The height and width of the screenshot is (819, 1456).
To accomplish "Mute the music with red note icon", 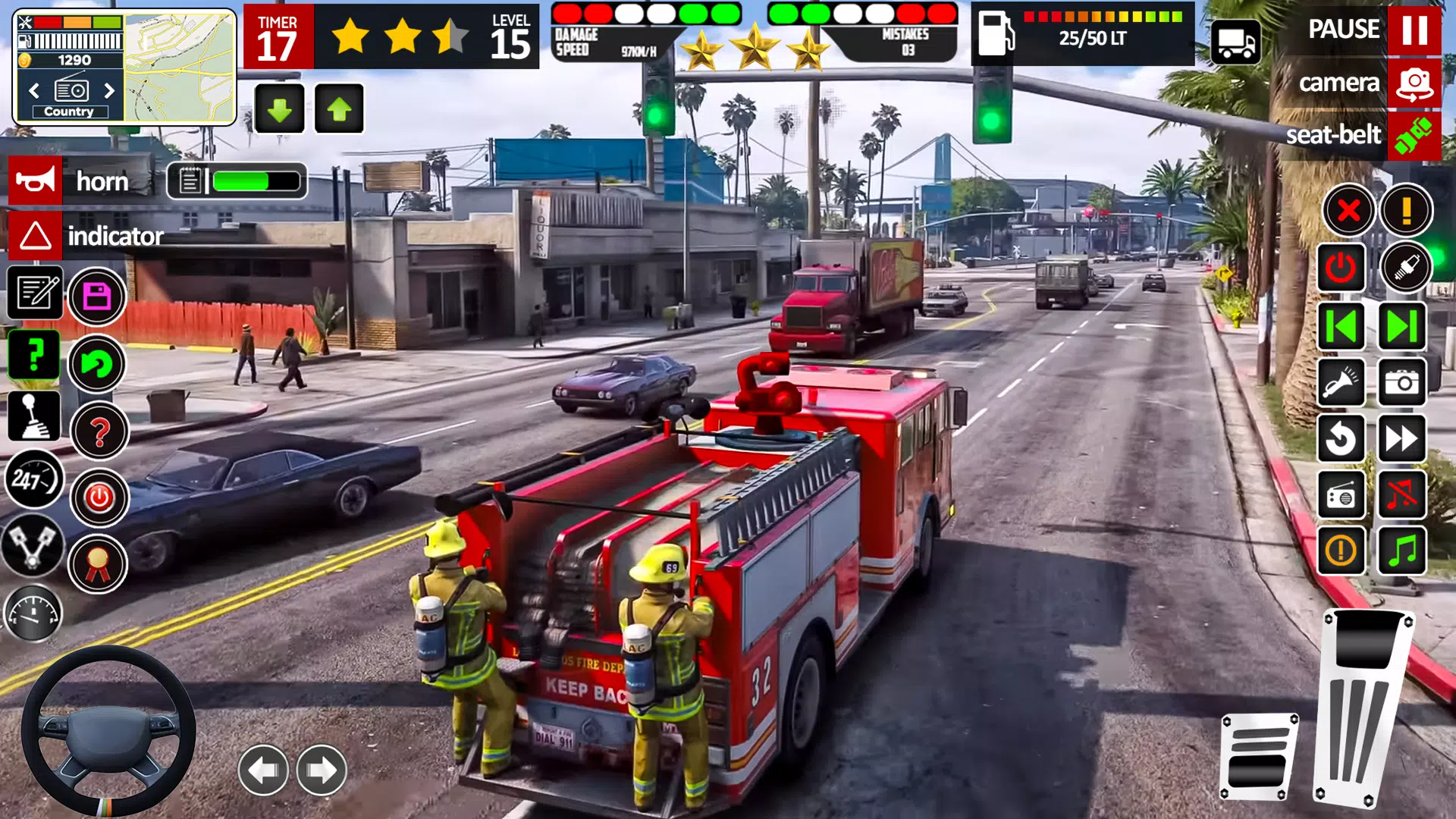I will (1401, 495).
